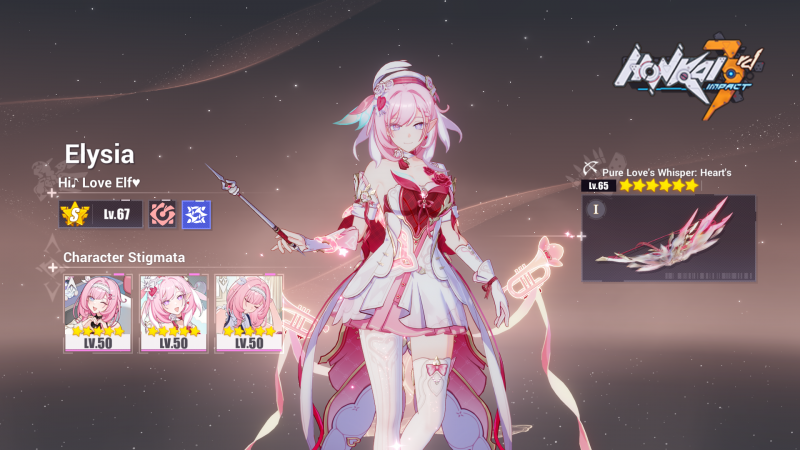Click the bow weapon type icon
The height and width of the screenshot is (450, 800).
[x=590, y=170]
